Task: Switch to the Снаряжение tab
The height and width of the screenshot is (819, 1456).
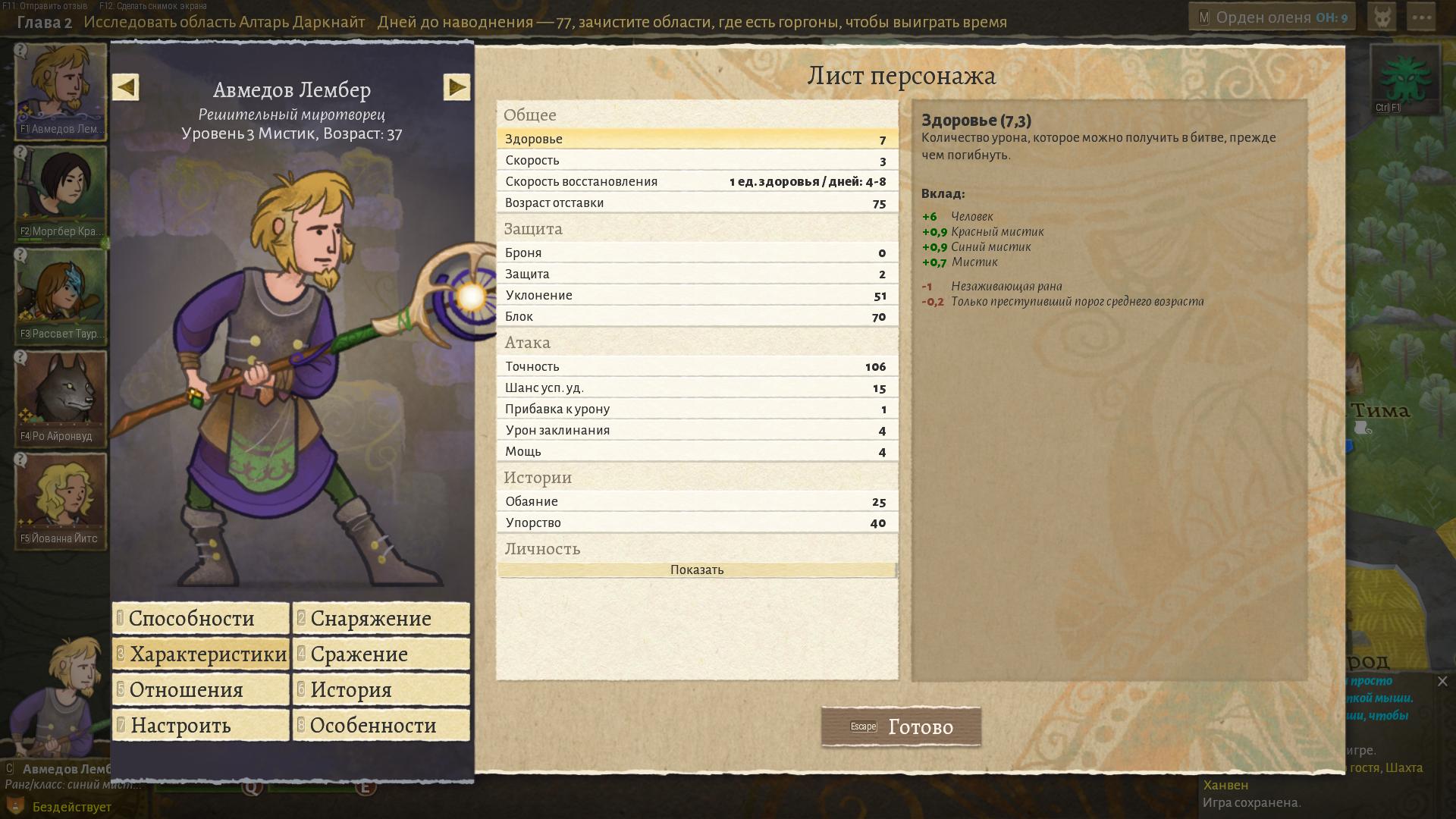Action: 381,618
